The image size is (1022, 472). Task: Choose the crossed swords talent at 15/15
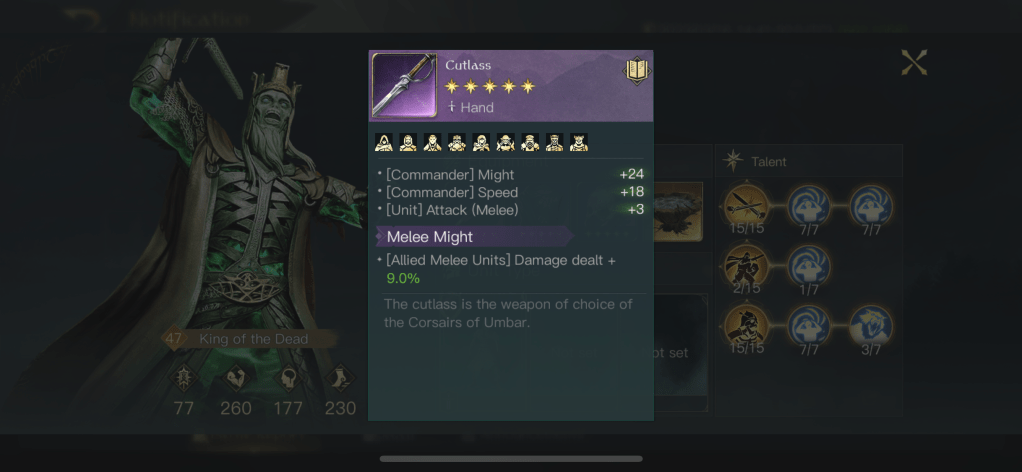tap(746, 205)
